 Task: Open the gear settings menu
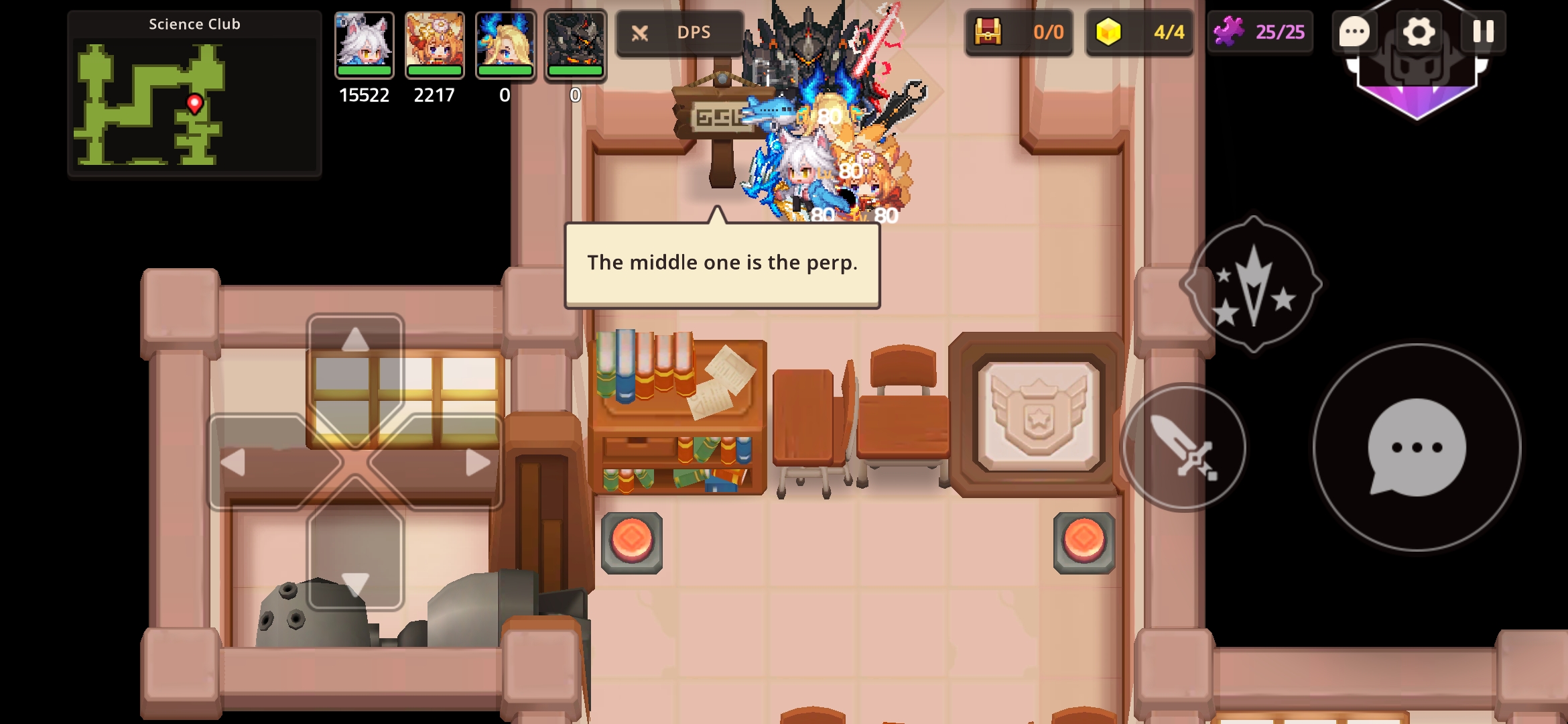[x=1418, y=32]
